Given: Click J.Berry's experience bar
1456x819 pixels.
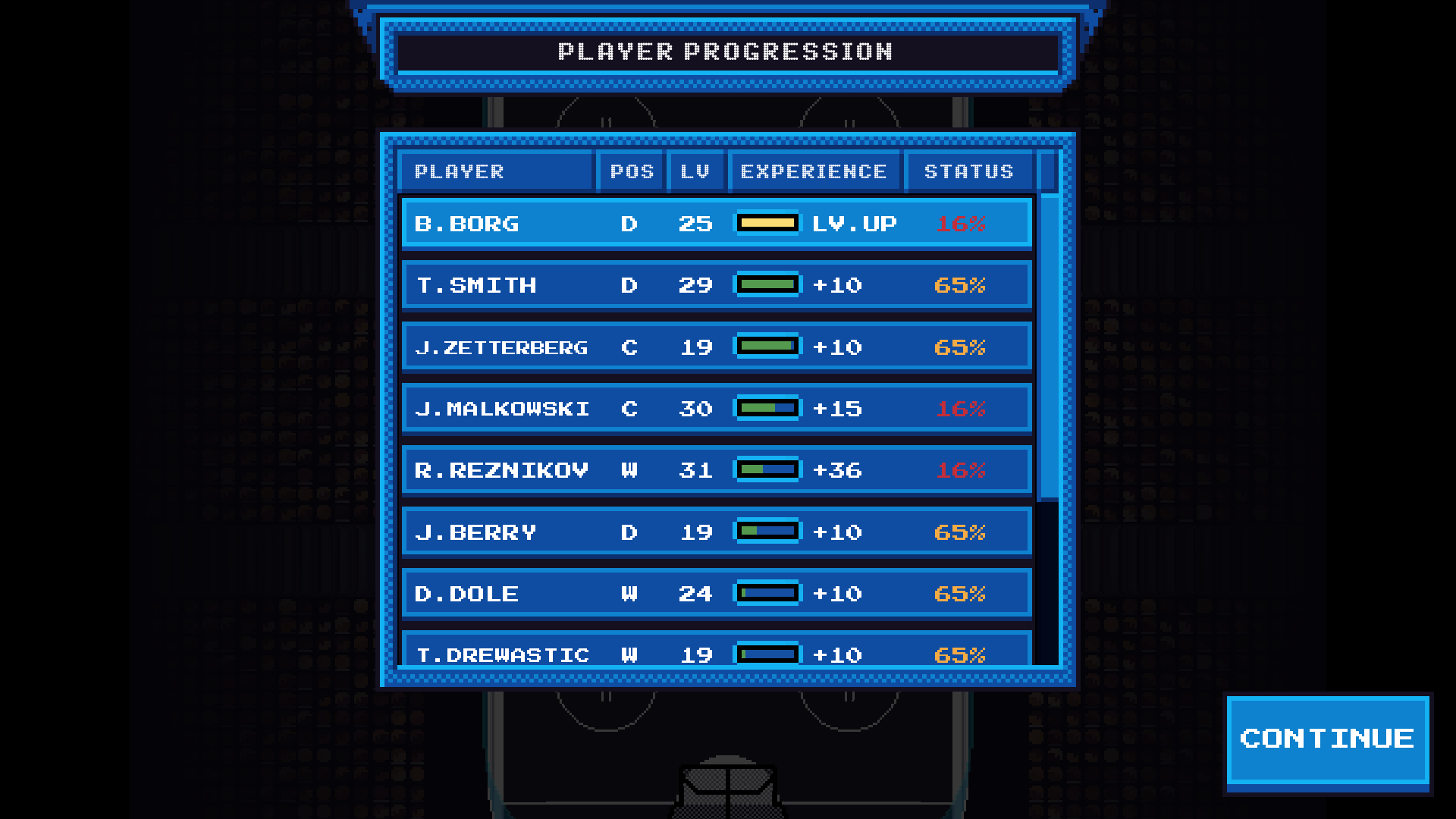Looking at the screenshot, I should point(767,531).
